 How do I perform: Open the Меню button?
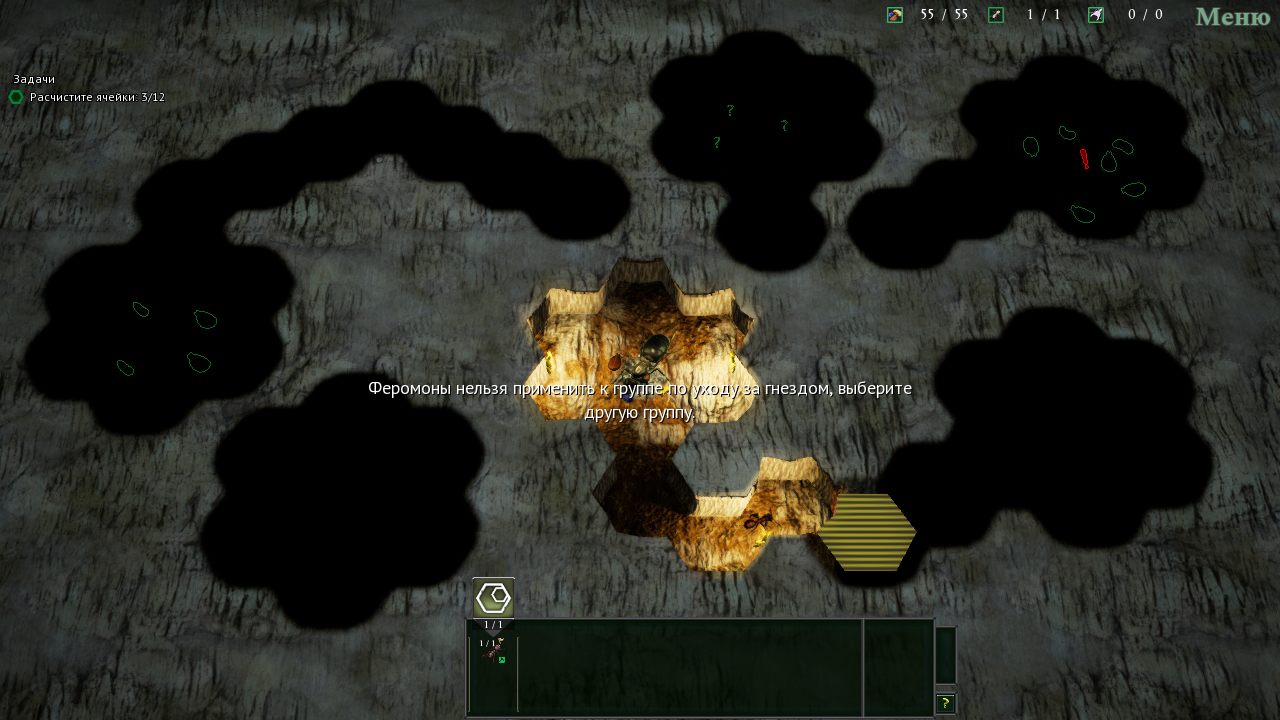tap(1232, 17)
